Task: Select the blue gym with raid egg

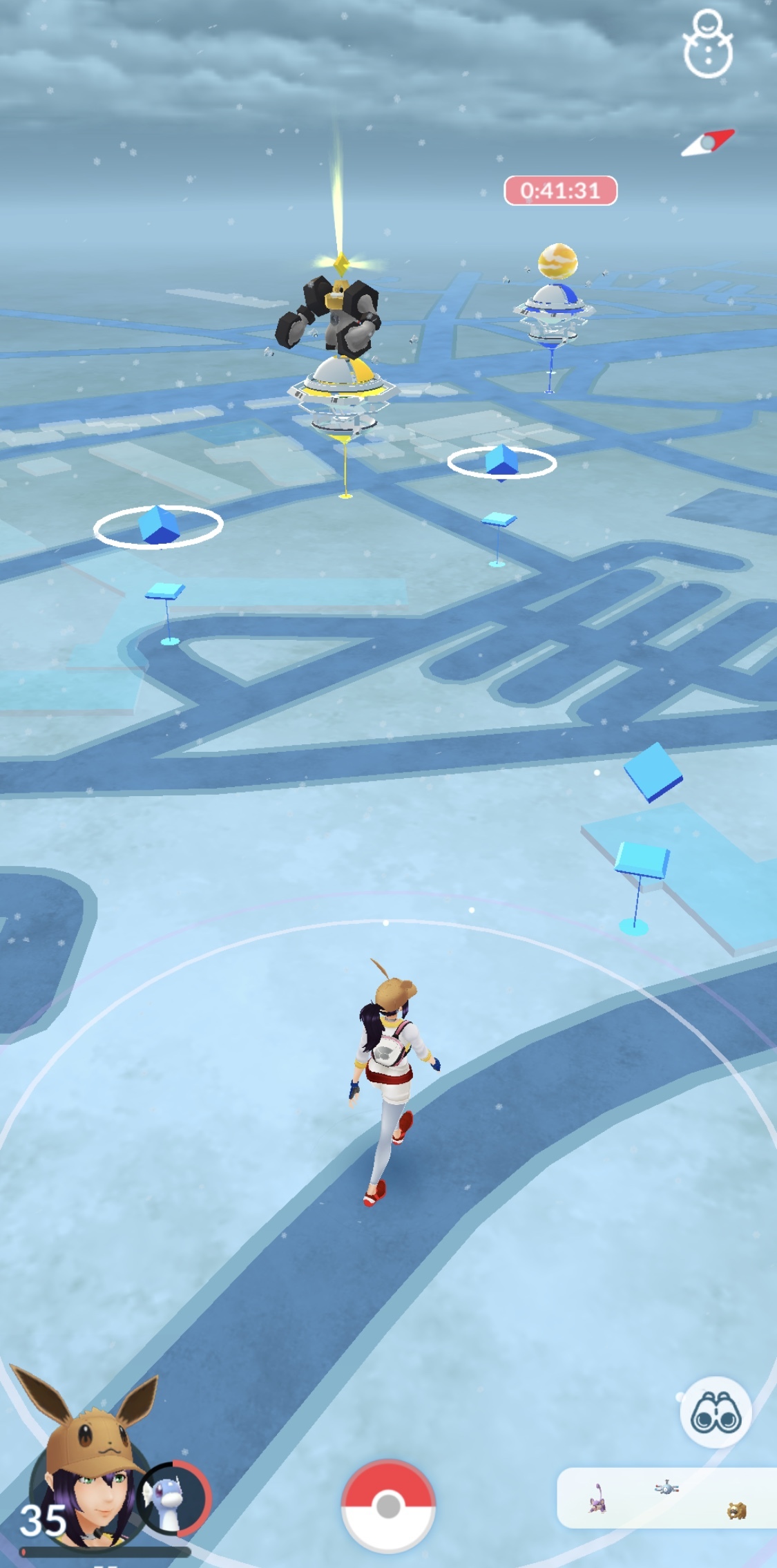Action: point(553,311)
